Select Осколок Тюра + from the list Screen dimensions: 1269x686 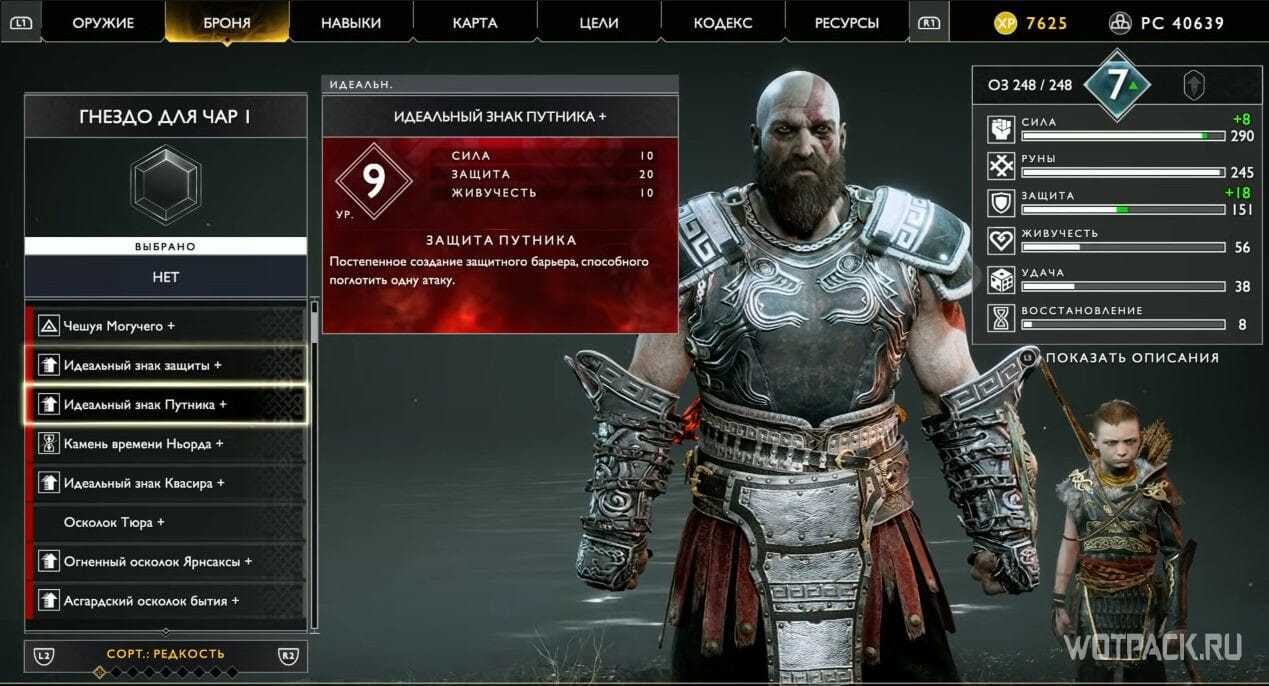point(166,522)
